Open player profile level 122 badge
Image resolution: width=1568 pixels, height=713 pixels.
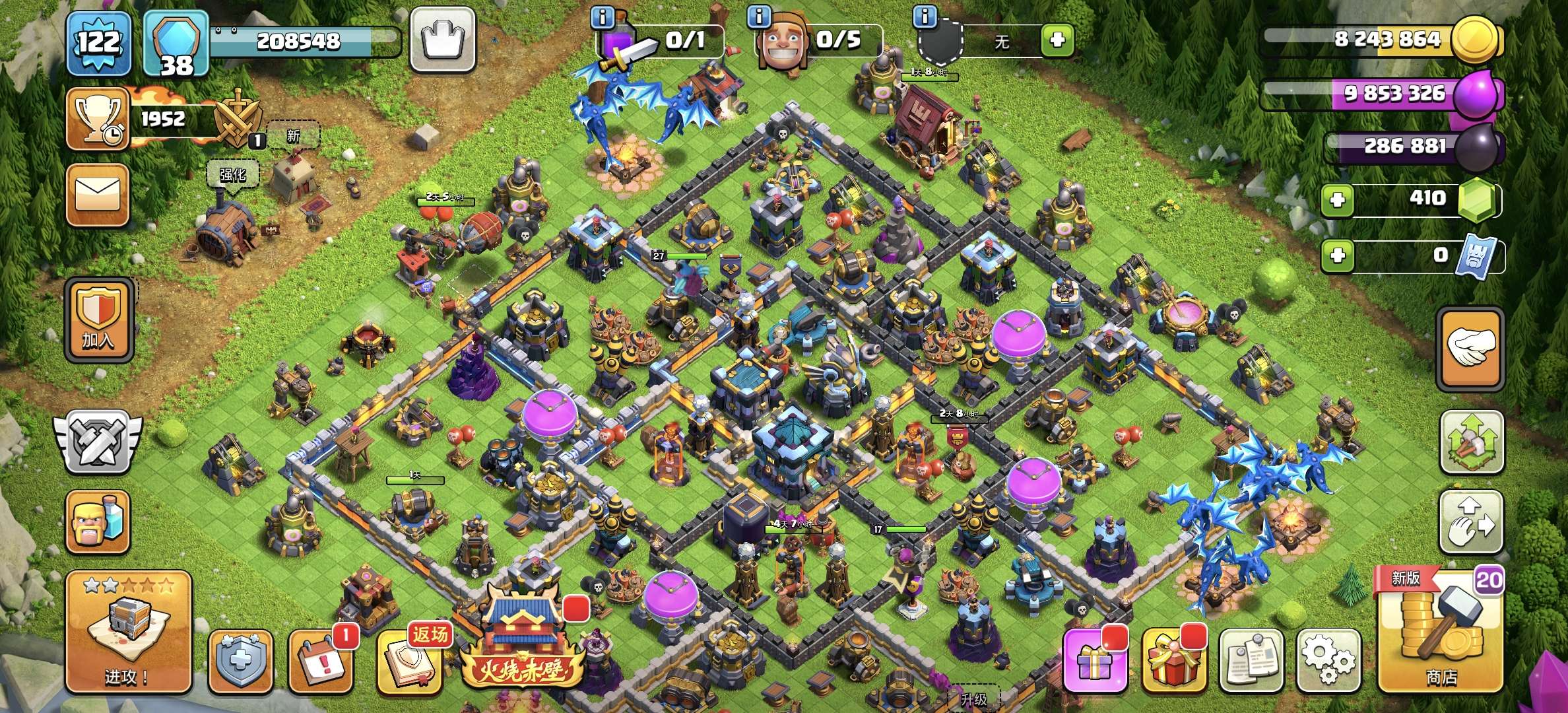(99, 43)
